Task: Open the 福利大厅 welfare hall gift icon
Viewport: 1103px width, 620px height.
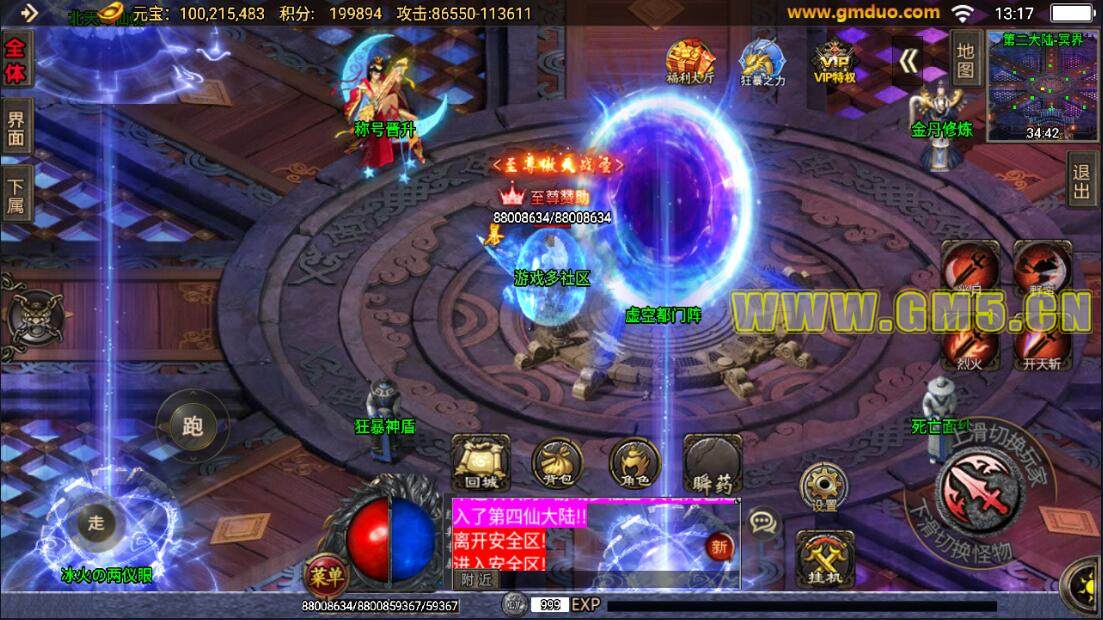Action: [690, 61]
